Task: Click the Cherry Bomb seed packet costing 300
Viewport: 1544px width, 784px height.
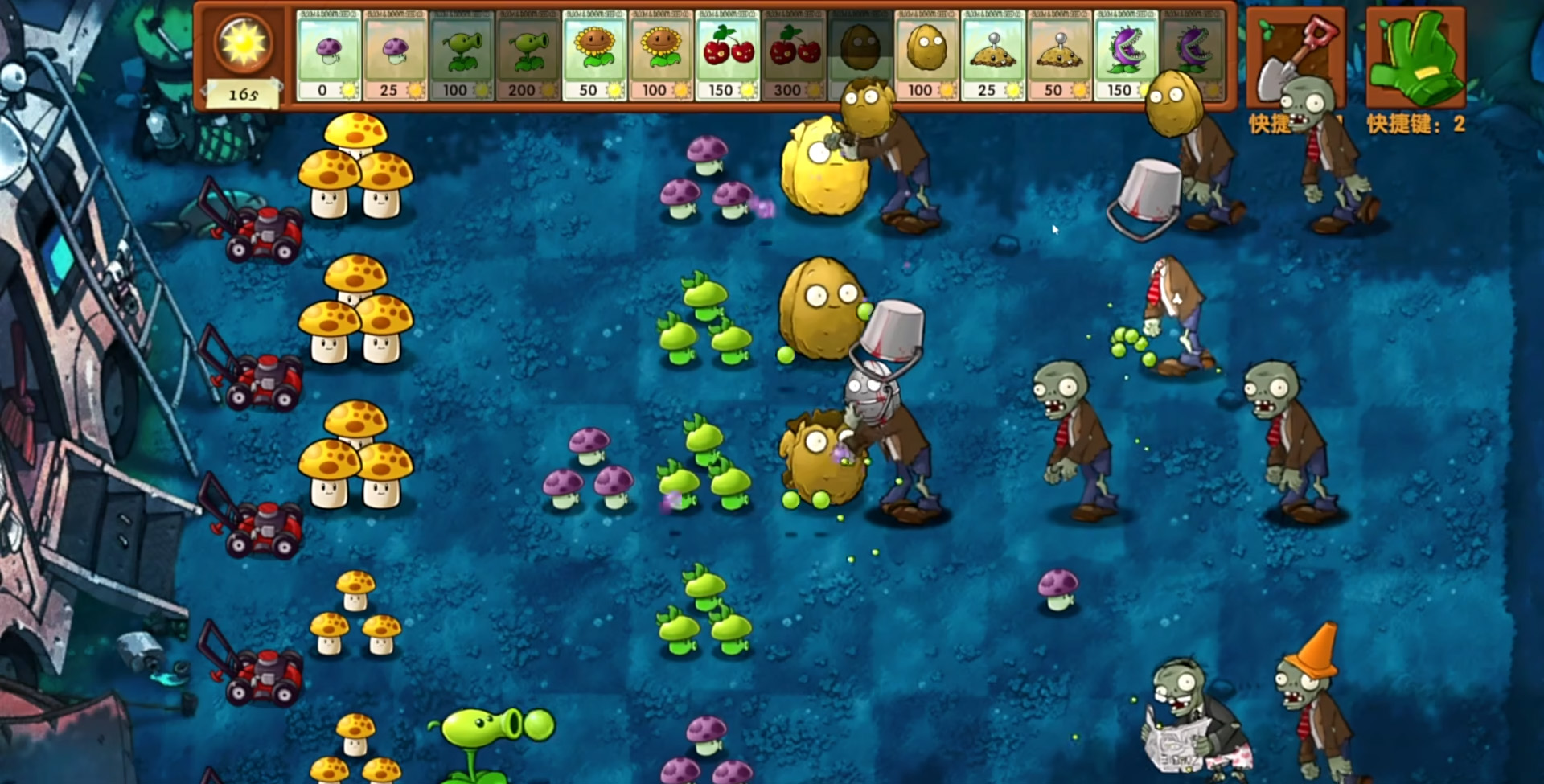Action: click(793, 55)
